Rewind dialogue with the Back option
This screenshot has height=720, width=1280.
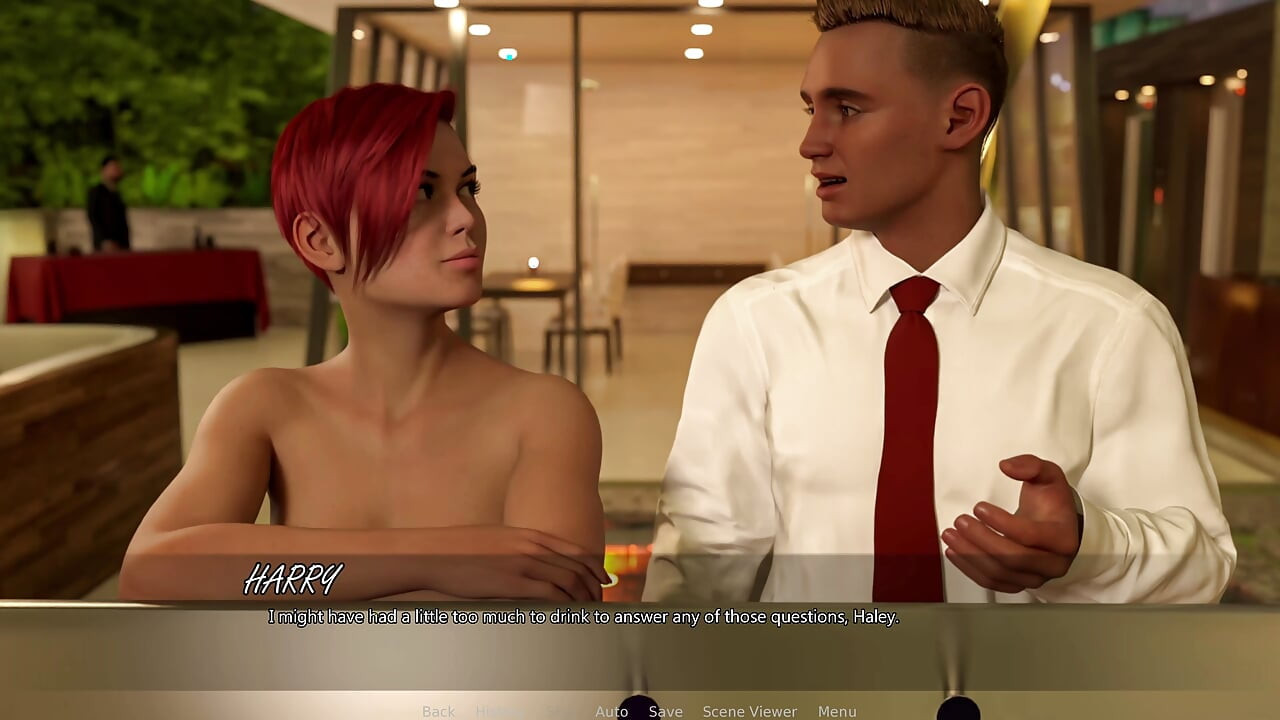click(x=438, y=711)
